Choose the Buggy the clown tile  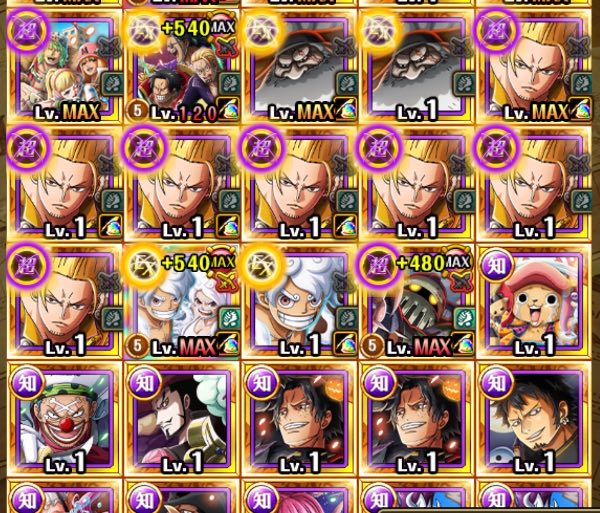[x=62, y=418]
